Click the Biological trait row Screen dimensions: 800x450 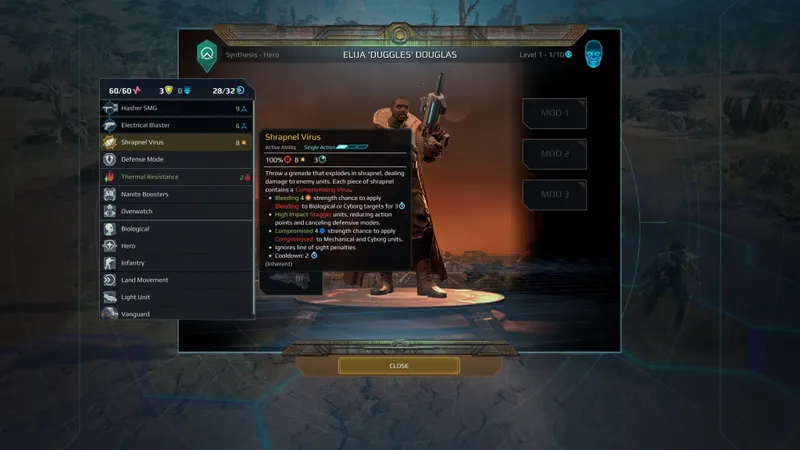175,229
